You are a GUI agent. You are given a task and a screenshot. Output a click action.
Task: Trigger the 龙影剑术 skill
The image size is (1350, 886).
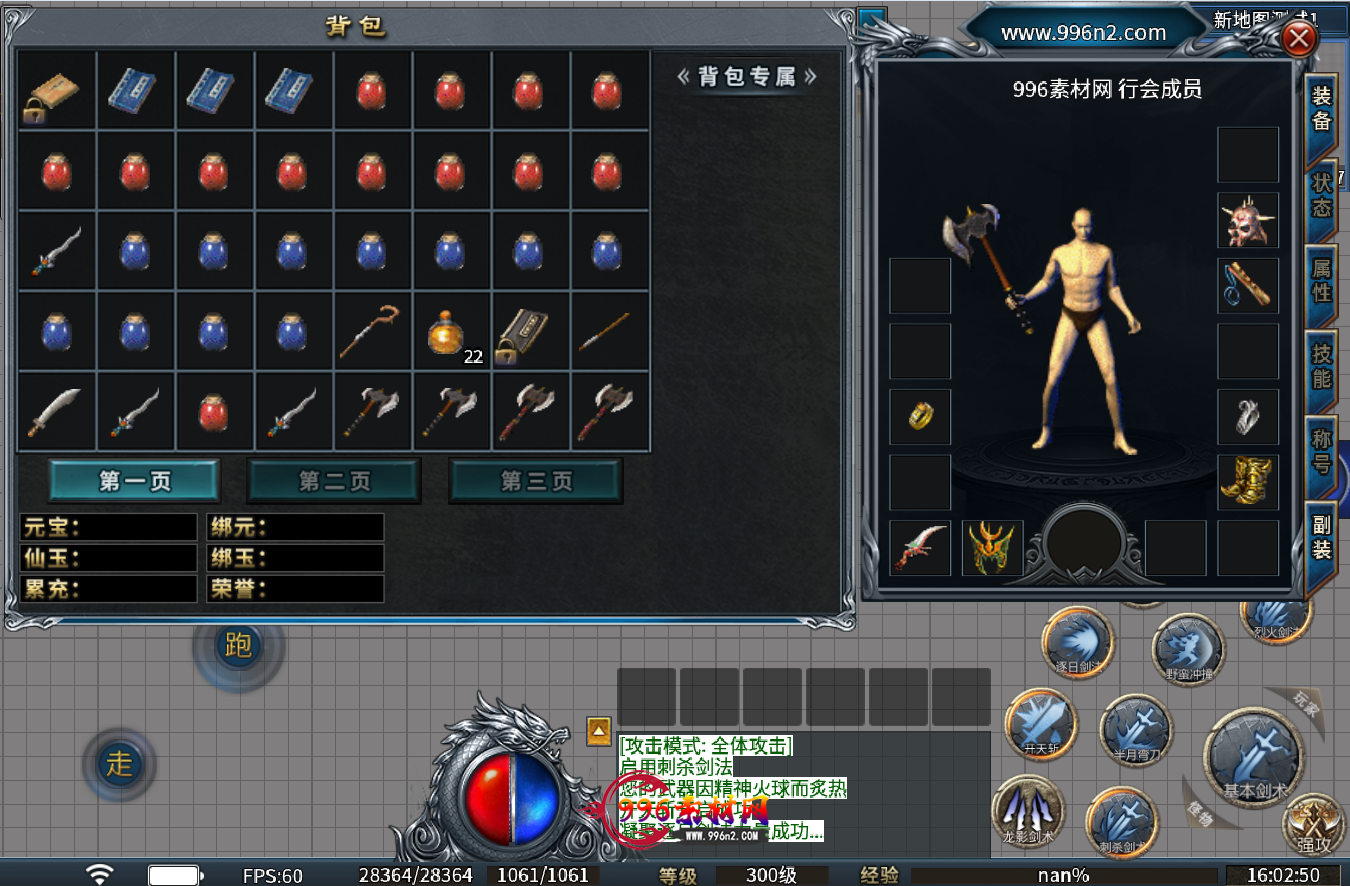pyautogui.click(x=1028, y=810)
